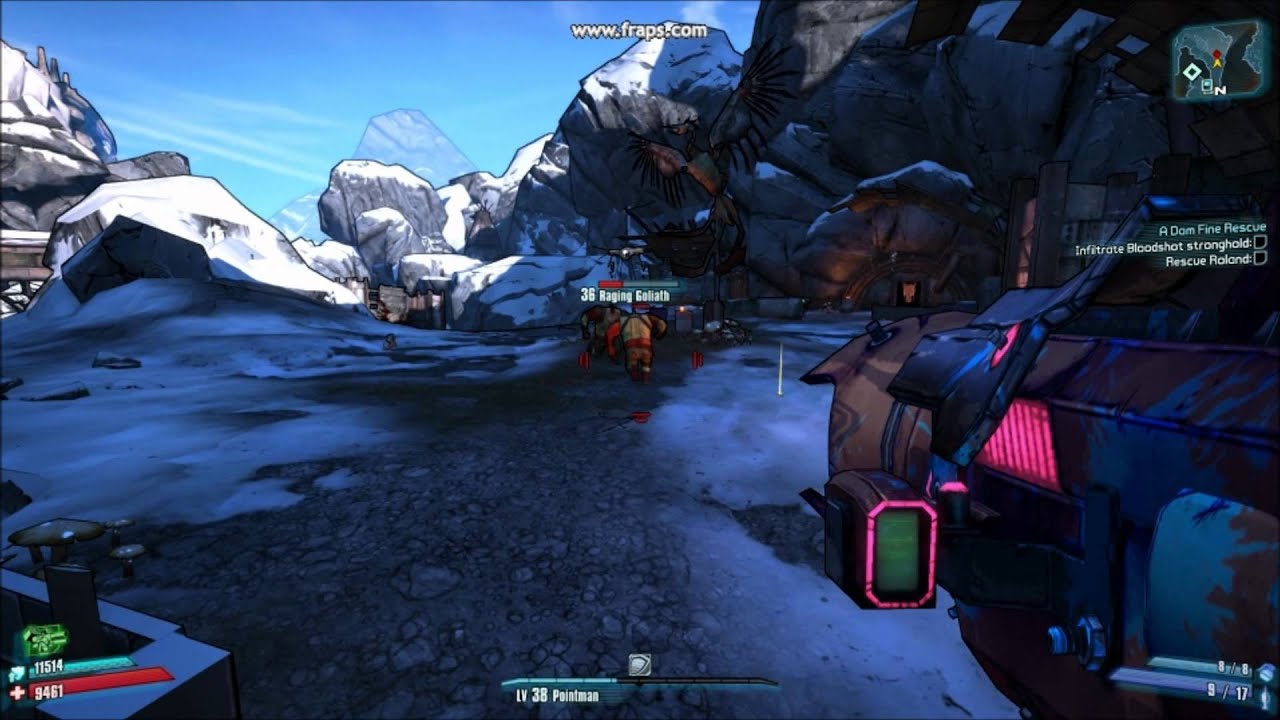
Task: Click the www.fraps.com watermark
Action: click(x=639, y=30)
